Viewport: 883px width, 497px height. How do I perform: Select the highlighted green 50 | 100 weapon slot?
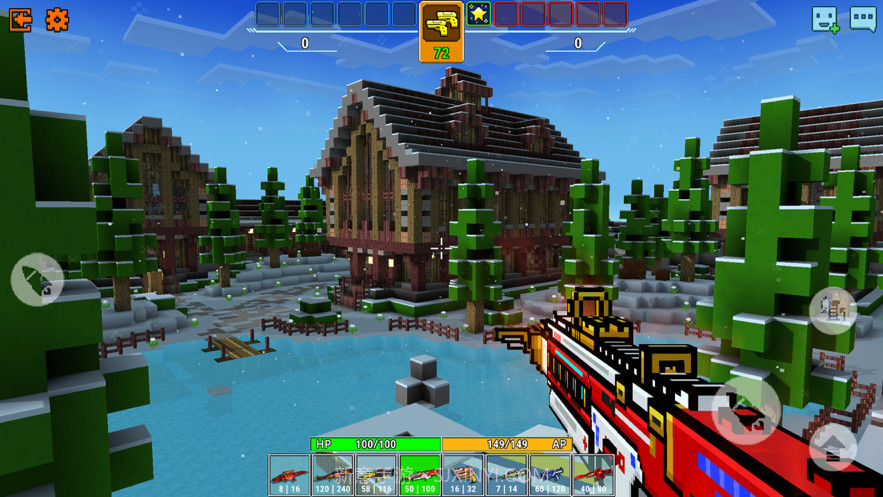pos(420,475)
